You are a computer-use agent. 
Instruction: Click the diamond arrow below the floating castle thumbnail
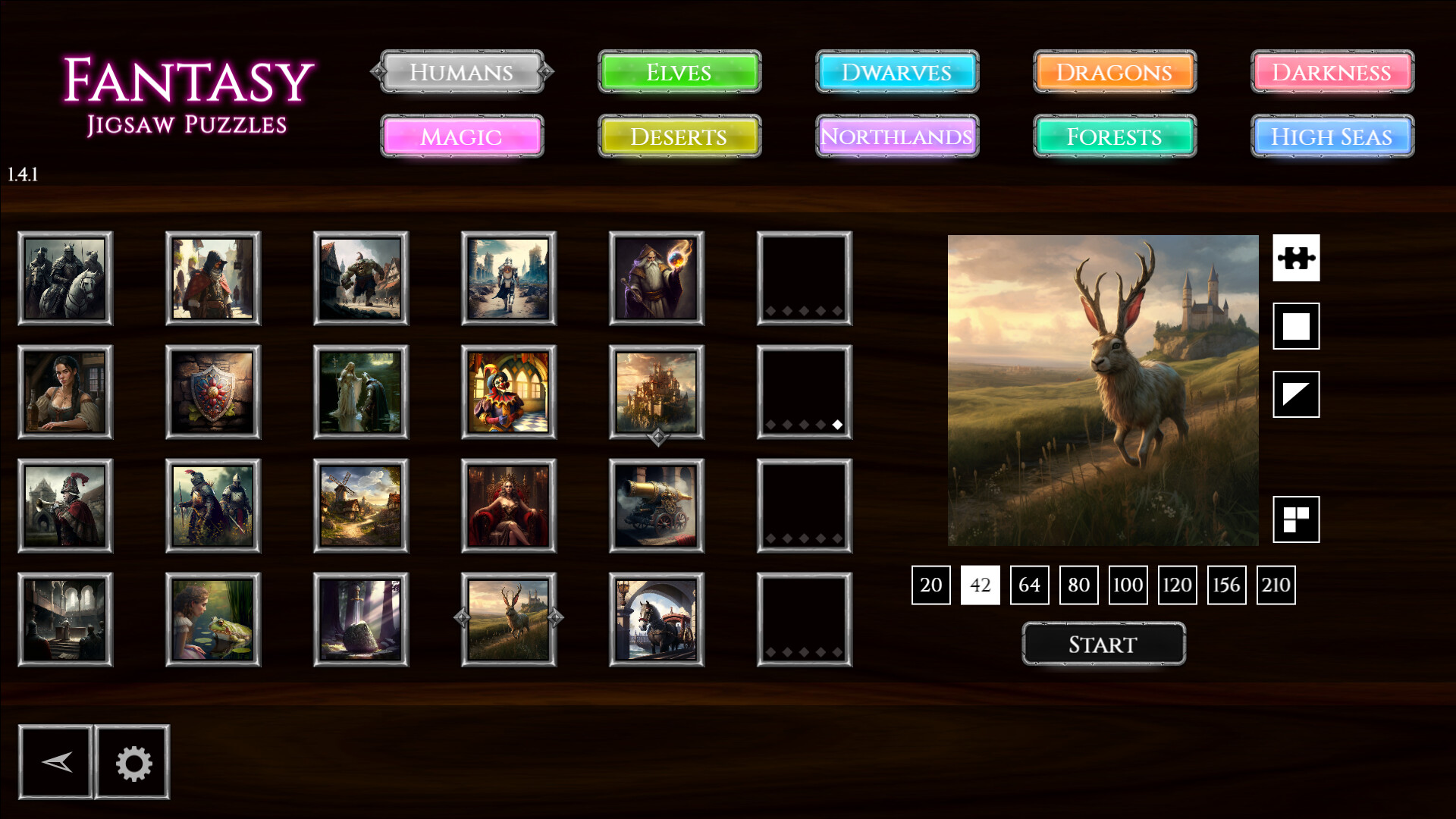pyautogui.click(x=657, y=438)
